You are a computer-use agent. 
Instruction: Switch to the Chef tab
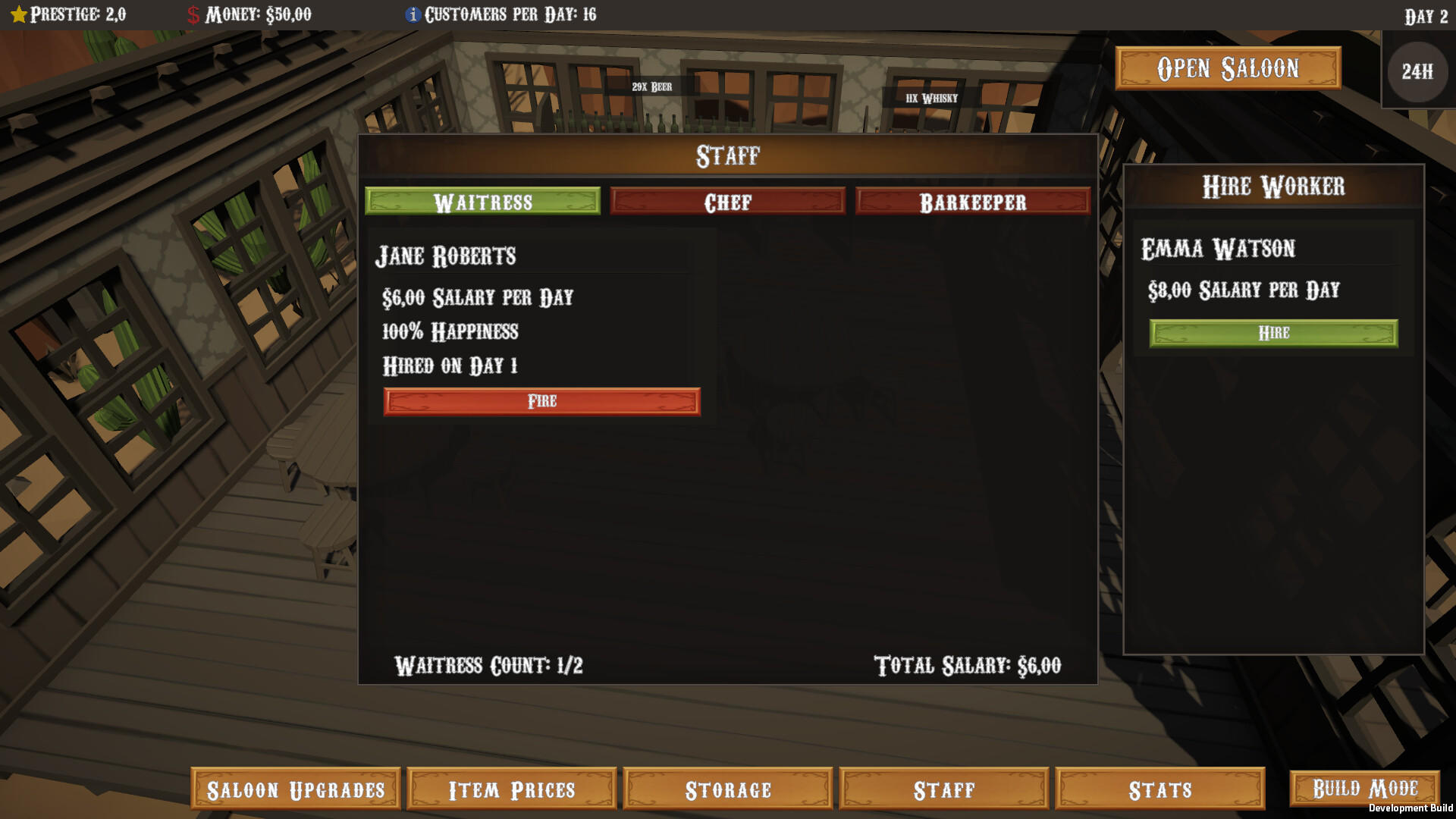click(x=727, y=202)
